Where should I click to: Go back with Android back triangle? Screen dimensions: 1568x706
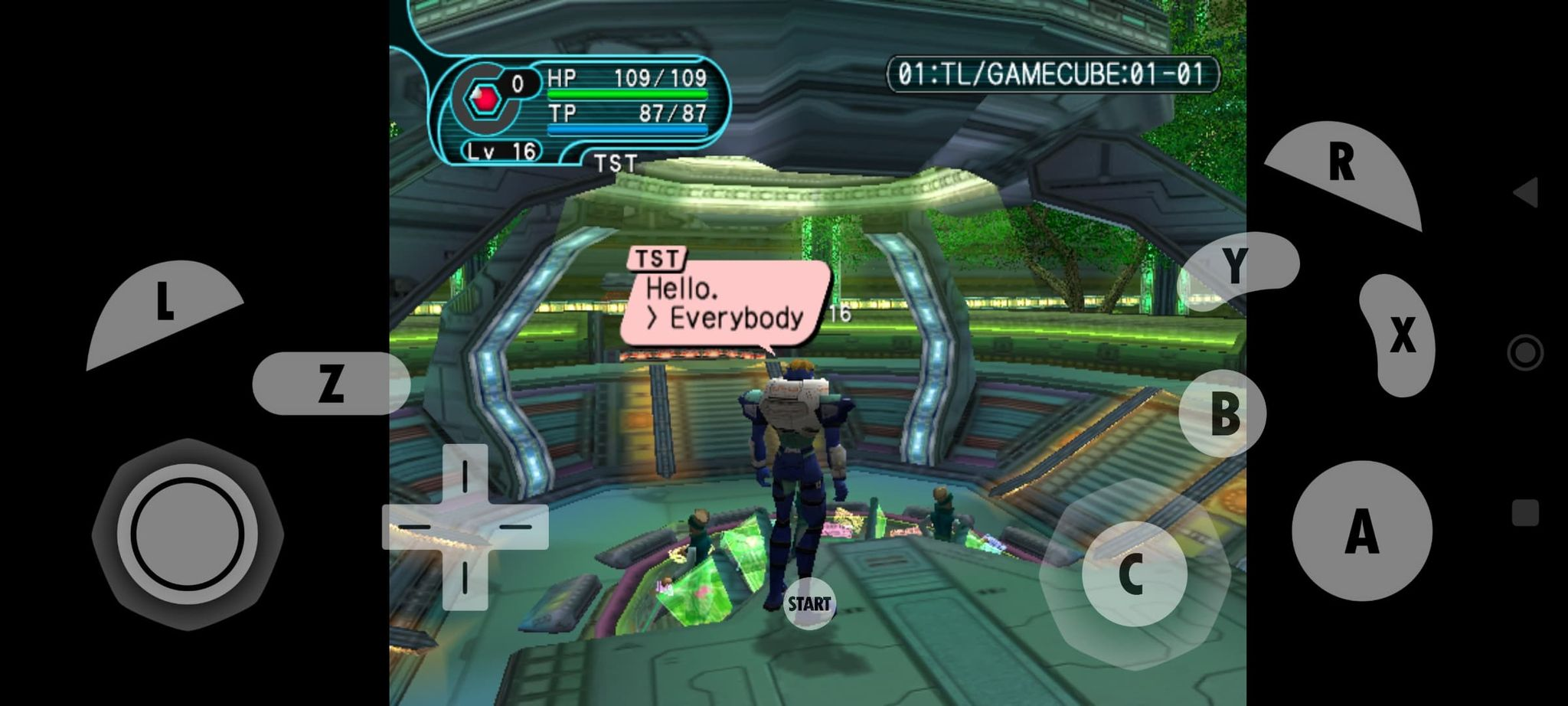1525,192
